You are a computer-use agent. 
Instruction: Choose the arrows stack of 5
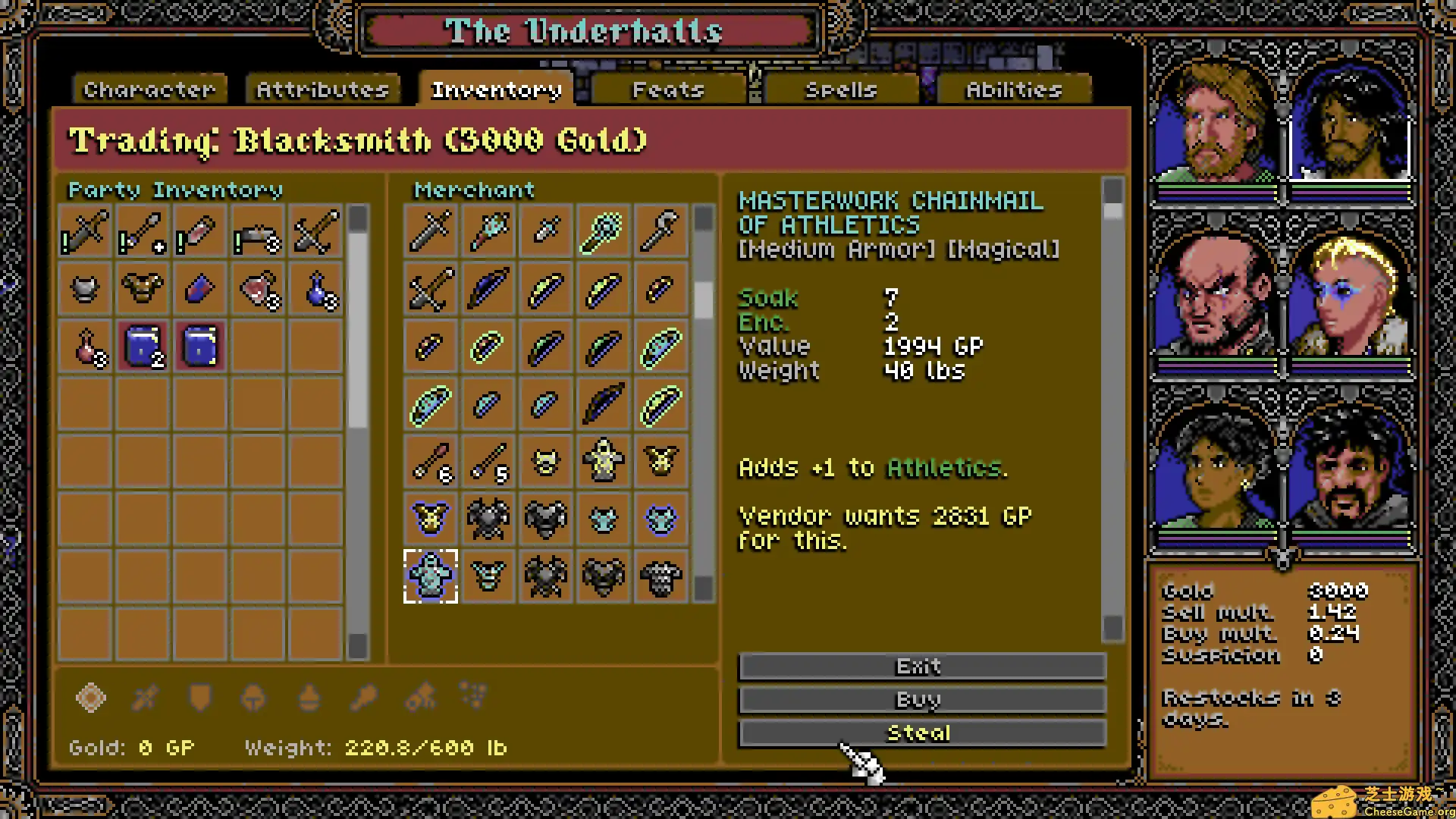coord(488,461)
